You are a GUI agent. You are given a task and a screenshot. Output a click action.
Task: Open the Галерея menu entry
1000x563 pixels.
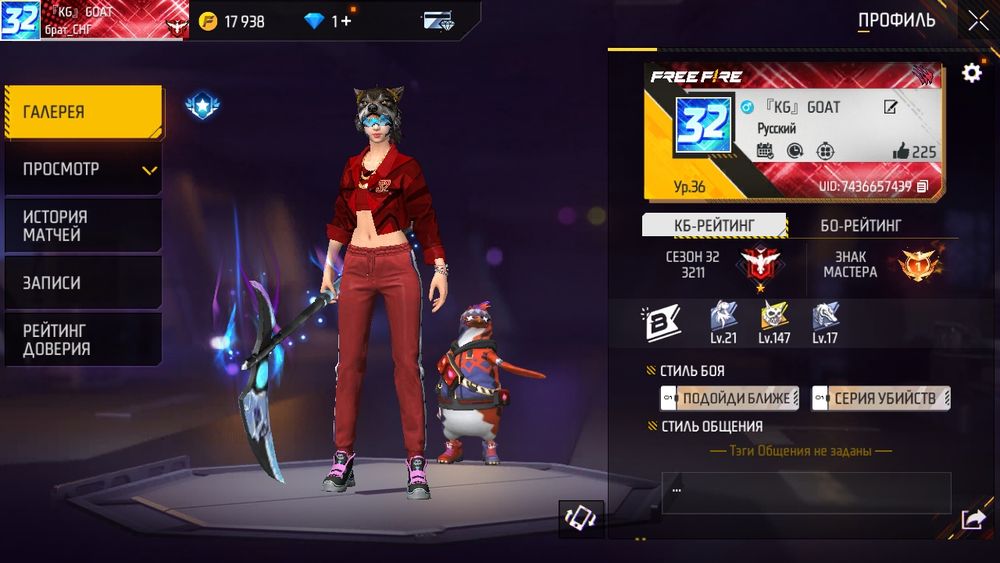tap(83, 112)
